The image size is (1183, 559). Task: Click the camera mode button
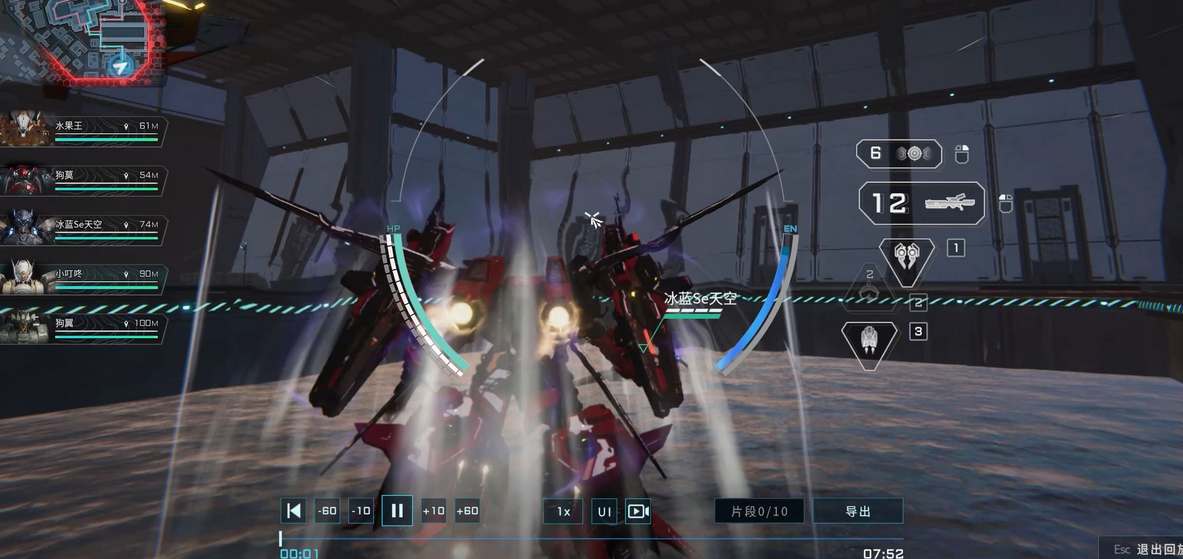(637, 511)
